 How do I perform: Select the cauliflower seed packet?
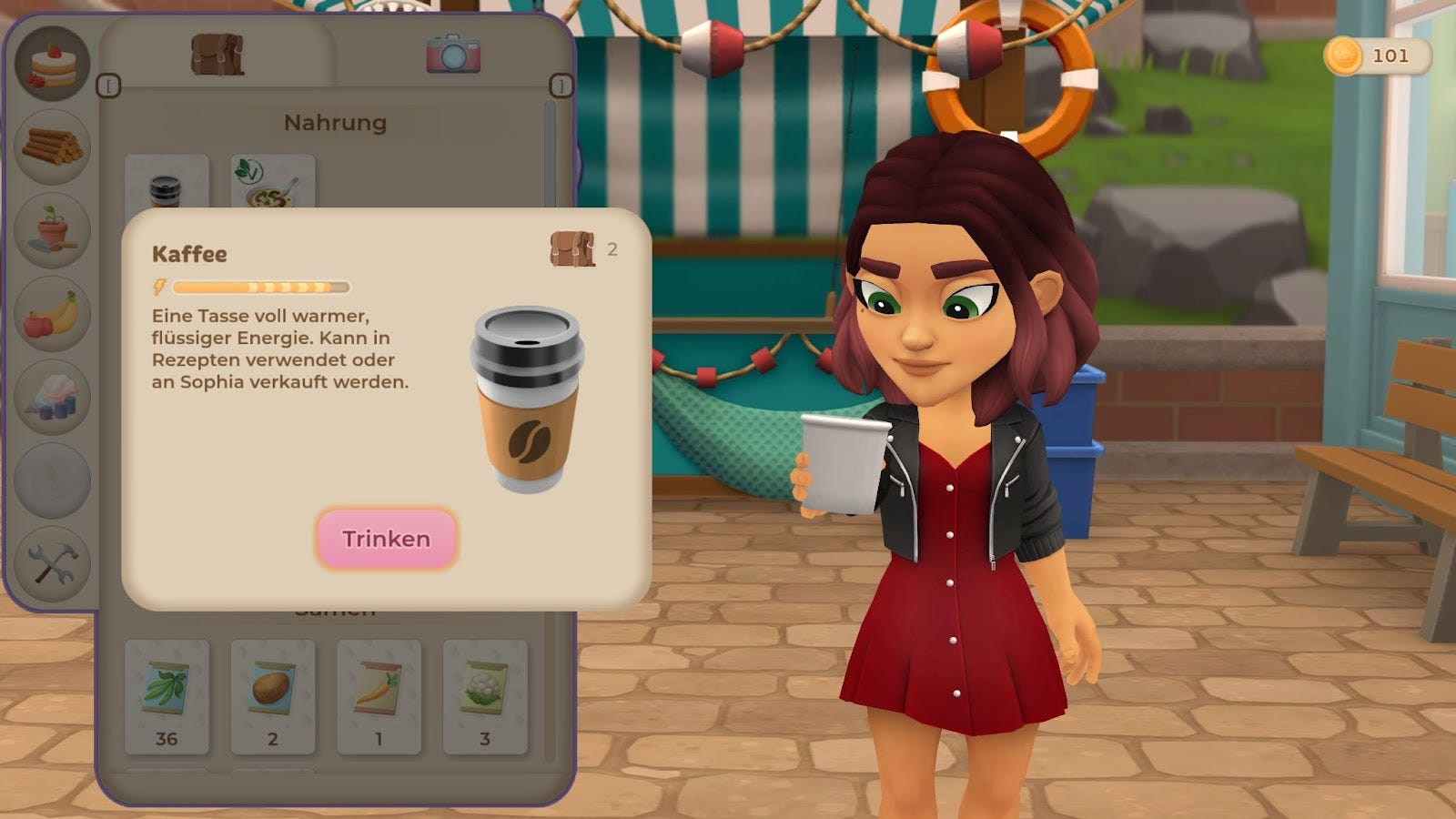tap(485, 696)
